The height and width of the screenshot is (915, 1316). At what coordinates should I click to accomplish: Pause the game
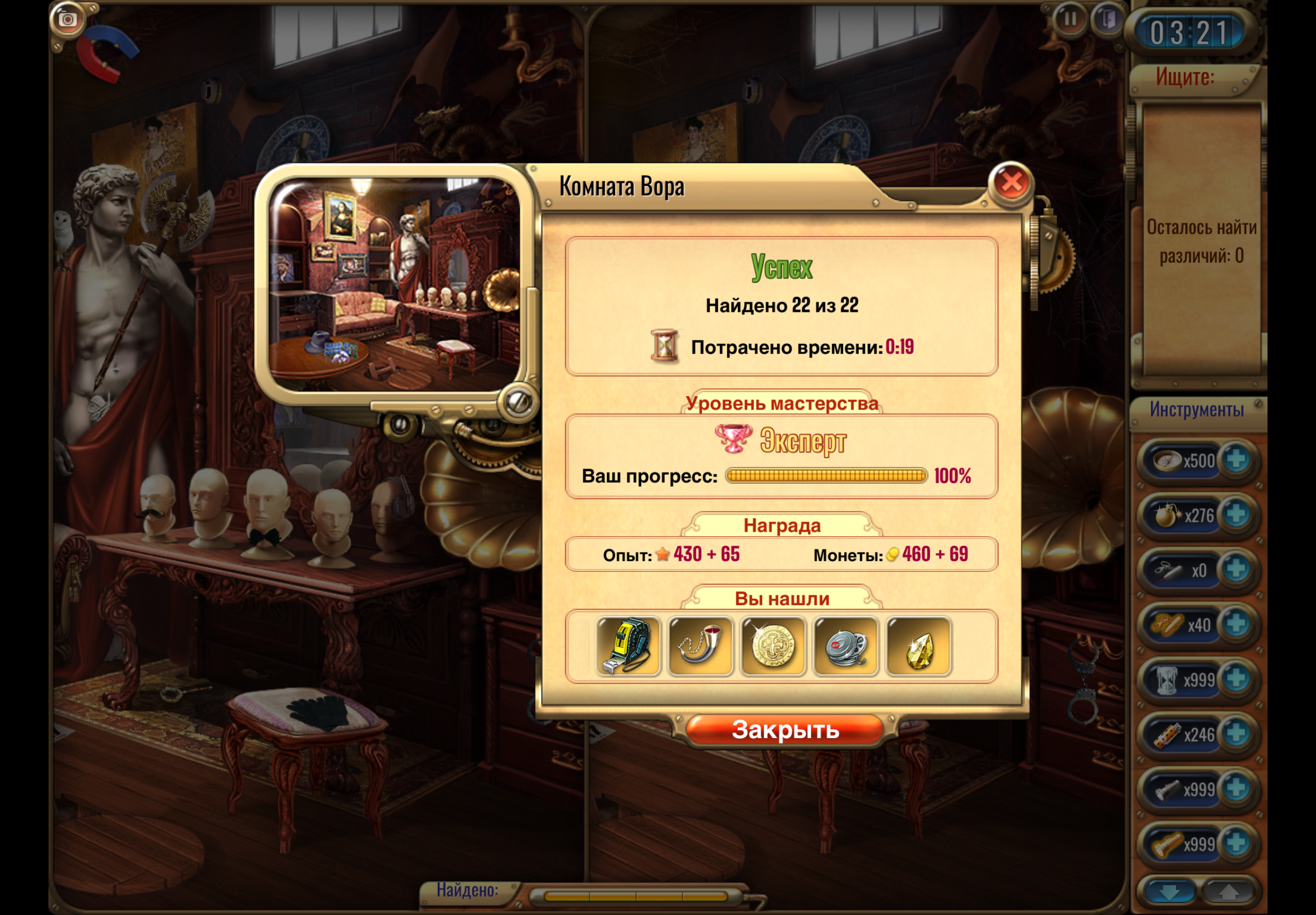coord(1069,20)
